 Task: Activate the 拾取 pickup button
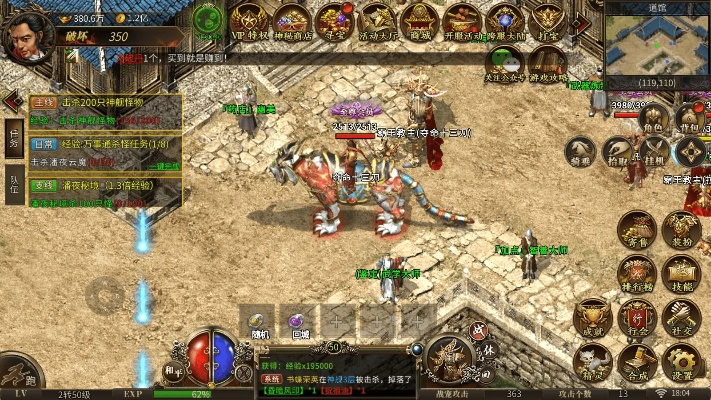click(618, 150)
